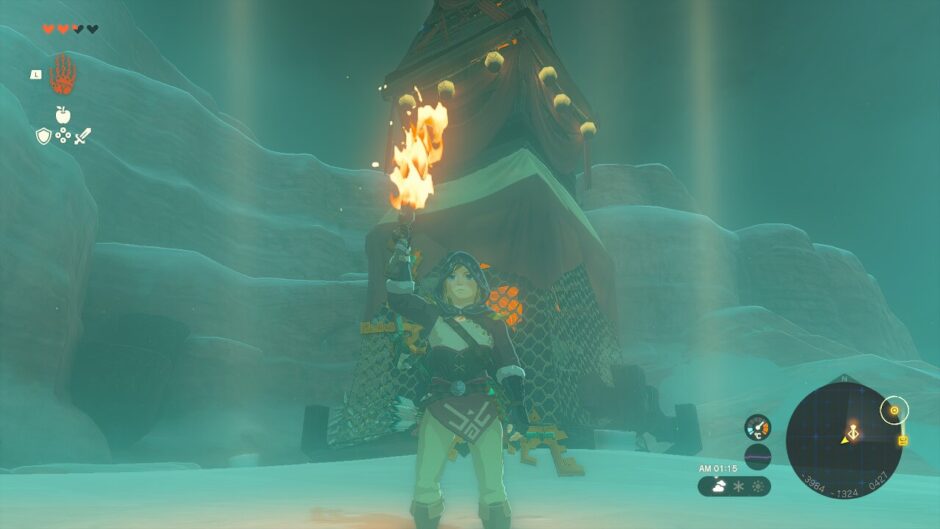Choose the shield quick-select icon

(43, 135)
